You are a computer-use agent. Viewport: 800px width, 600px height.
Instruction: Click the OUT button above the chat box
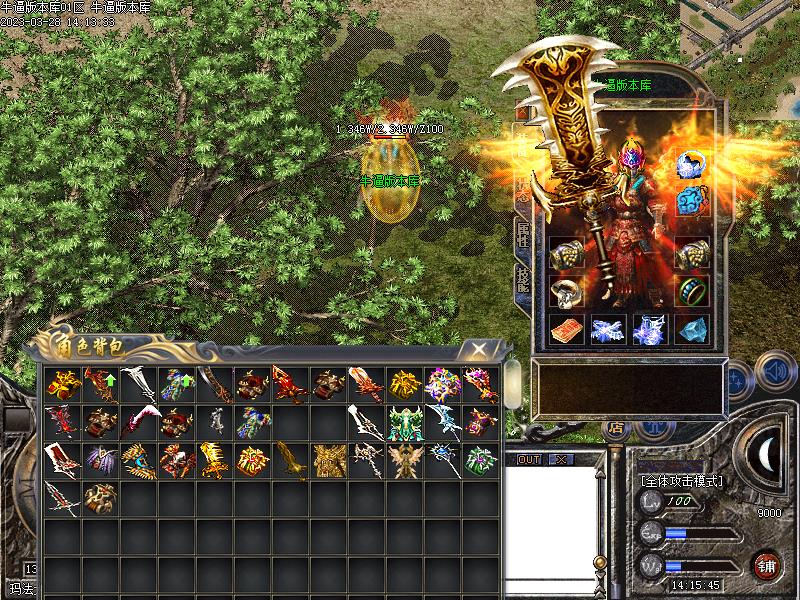pyautogui.click(x=529, y=459)
